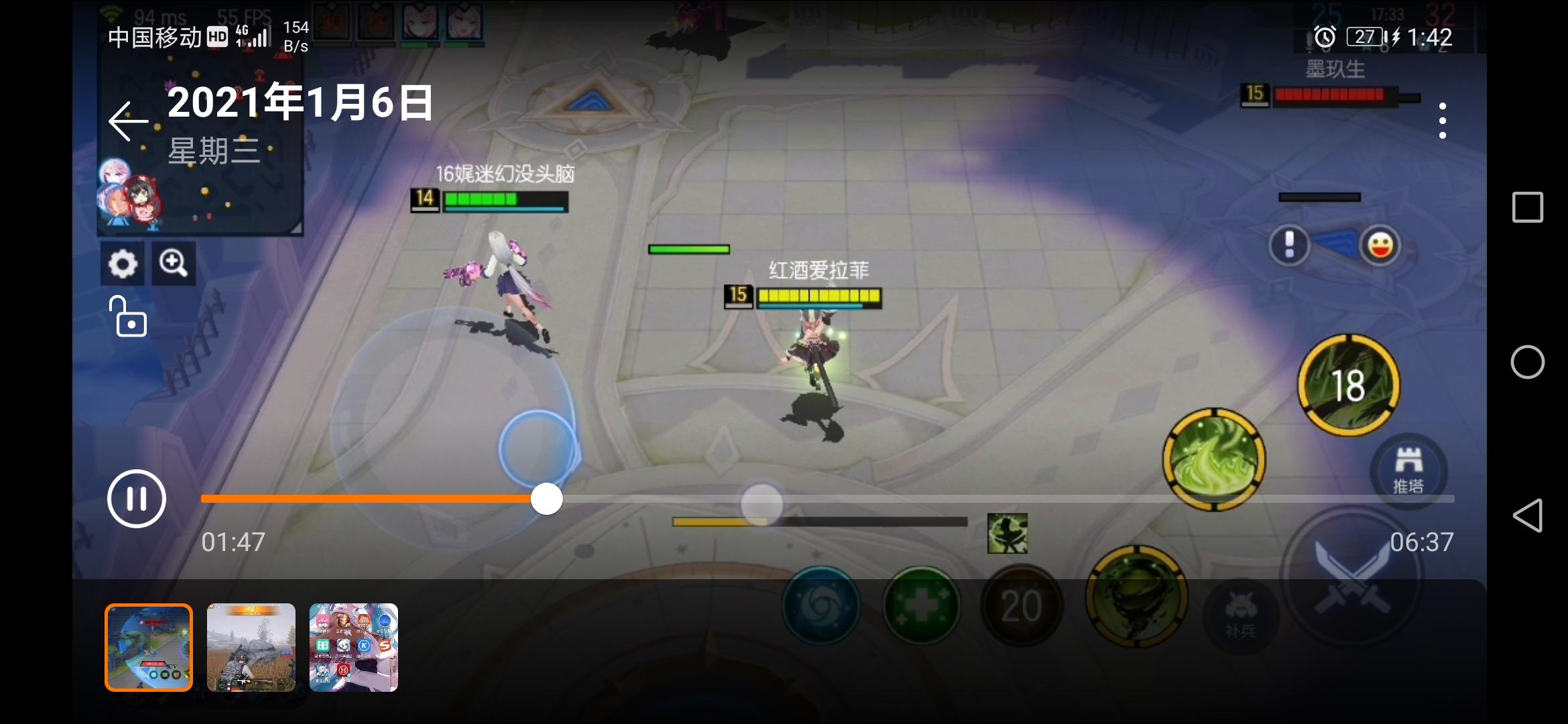Use the green healing cross summoner spell
This screenshot has width=1568, height=724.
(921, 605)
